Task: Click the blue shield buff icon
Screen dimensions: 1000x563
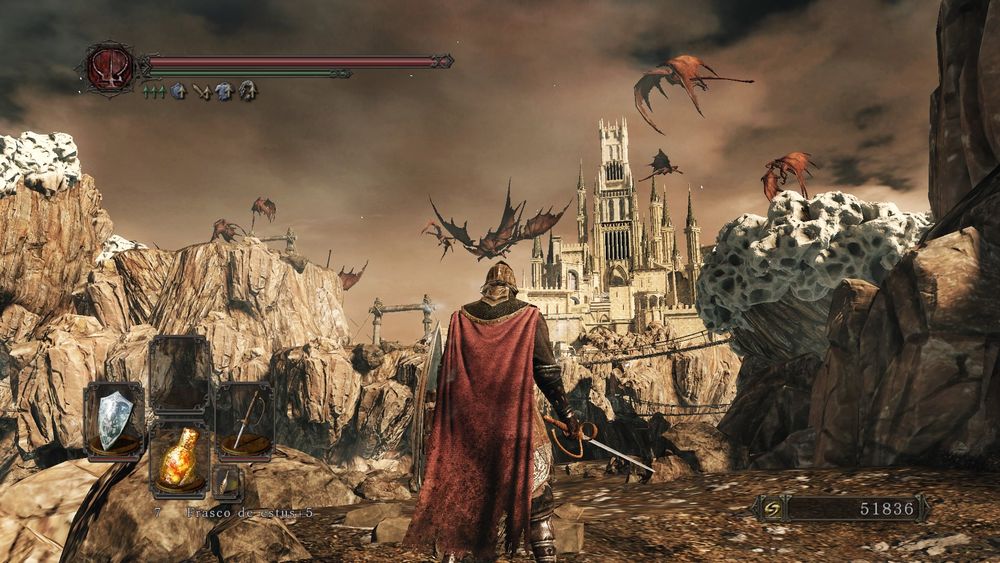Action: pyautogui.click(x=178, y=91)
